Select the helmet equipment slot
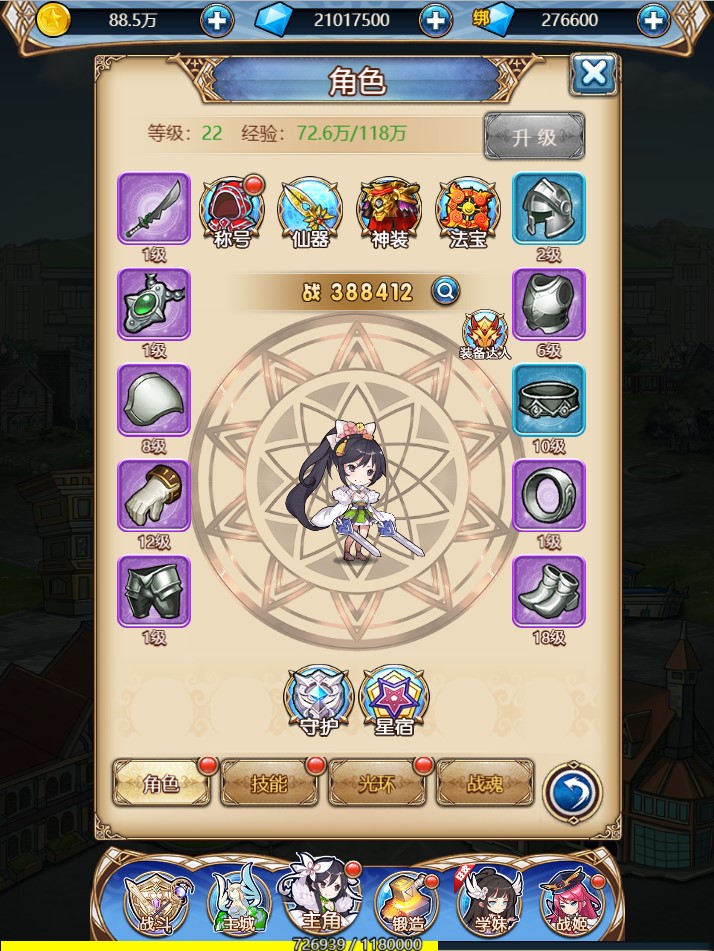This screenshot has height=951, width=714. click(549, 208)
